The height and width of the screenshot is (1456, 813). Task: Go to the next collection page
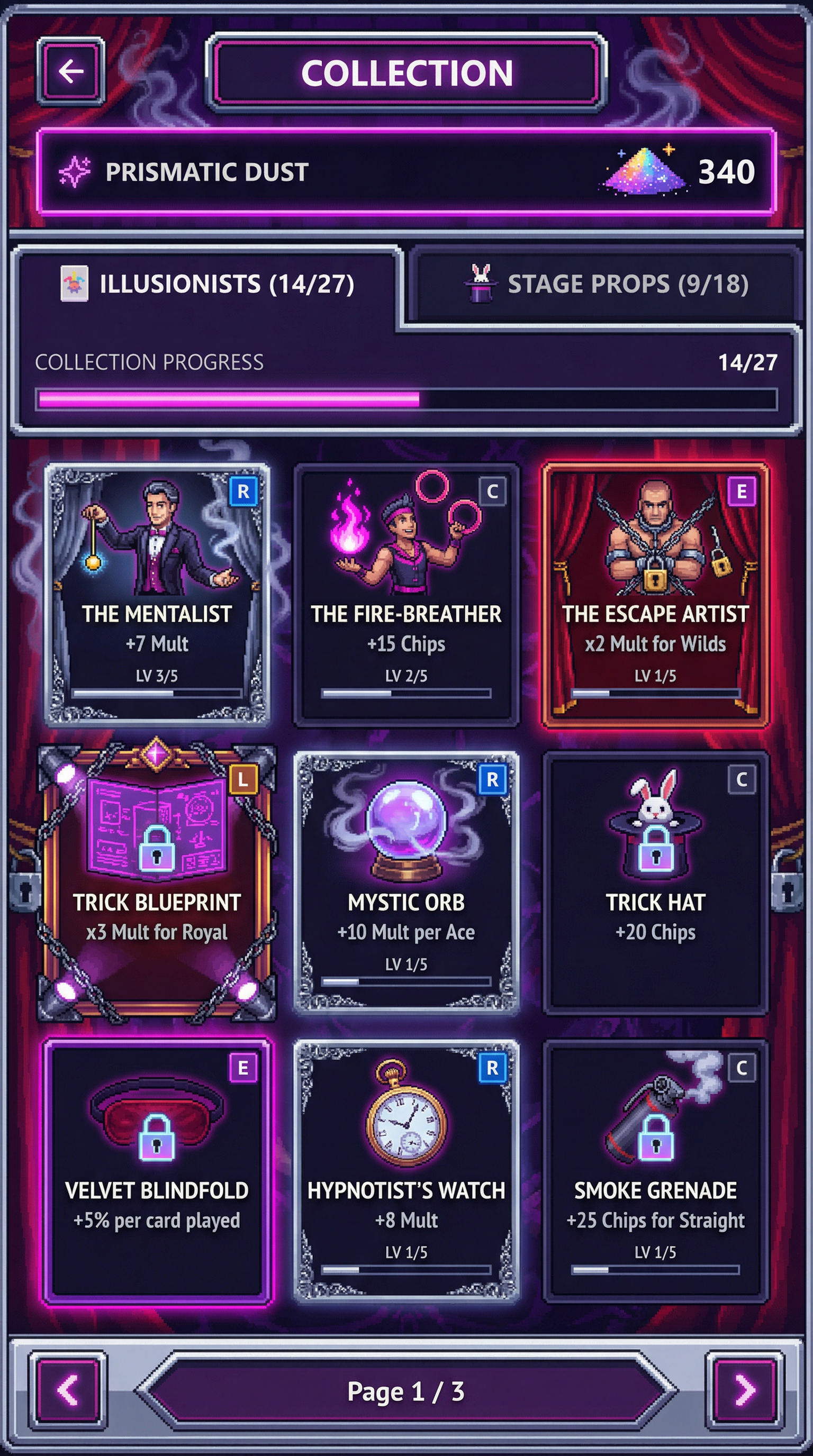click(745, 1391)
